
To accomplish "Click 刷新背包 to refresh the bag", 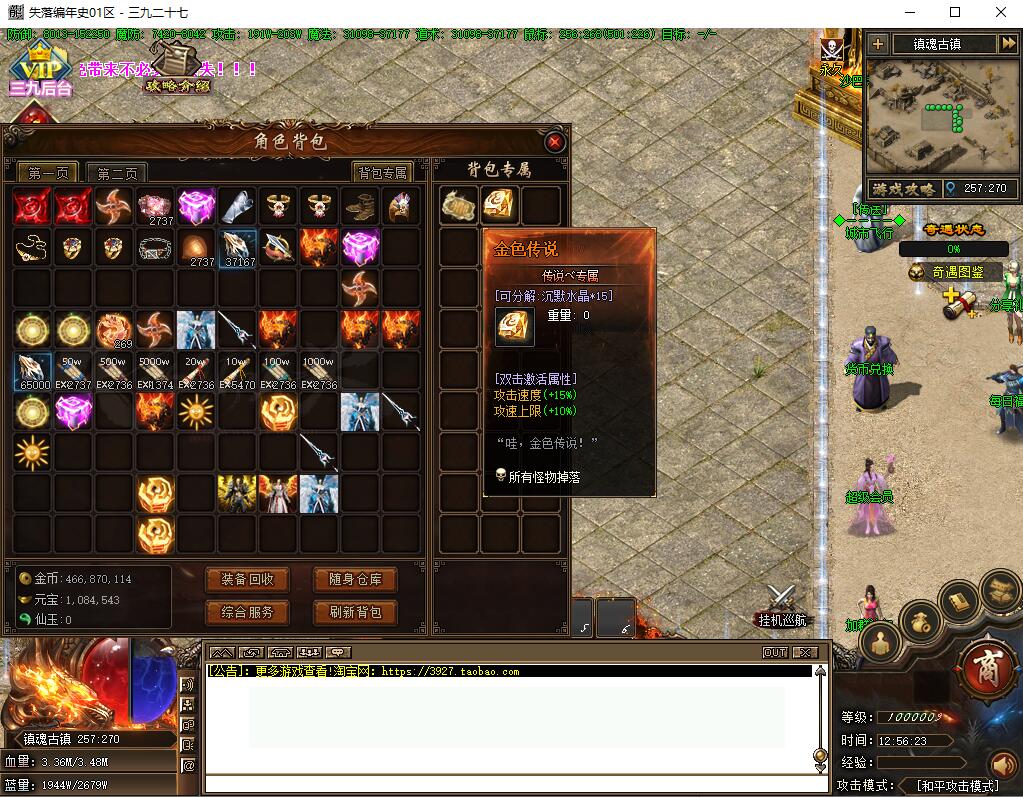I will [x=355, y=612].
